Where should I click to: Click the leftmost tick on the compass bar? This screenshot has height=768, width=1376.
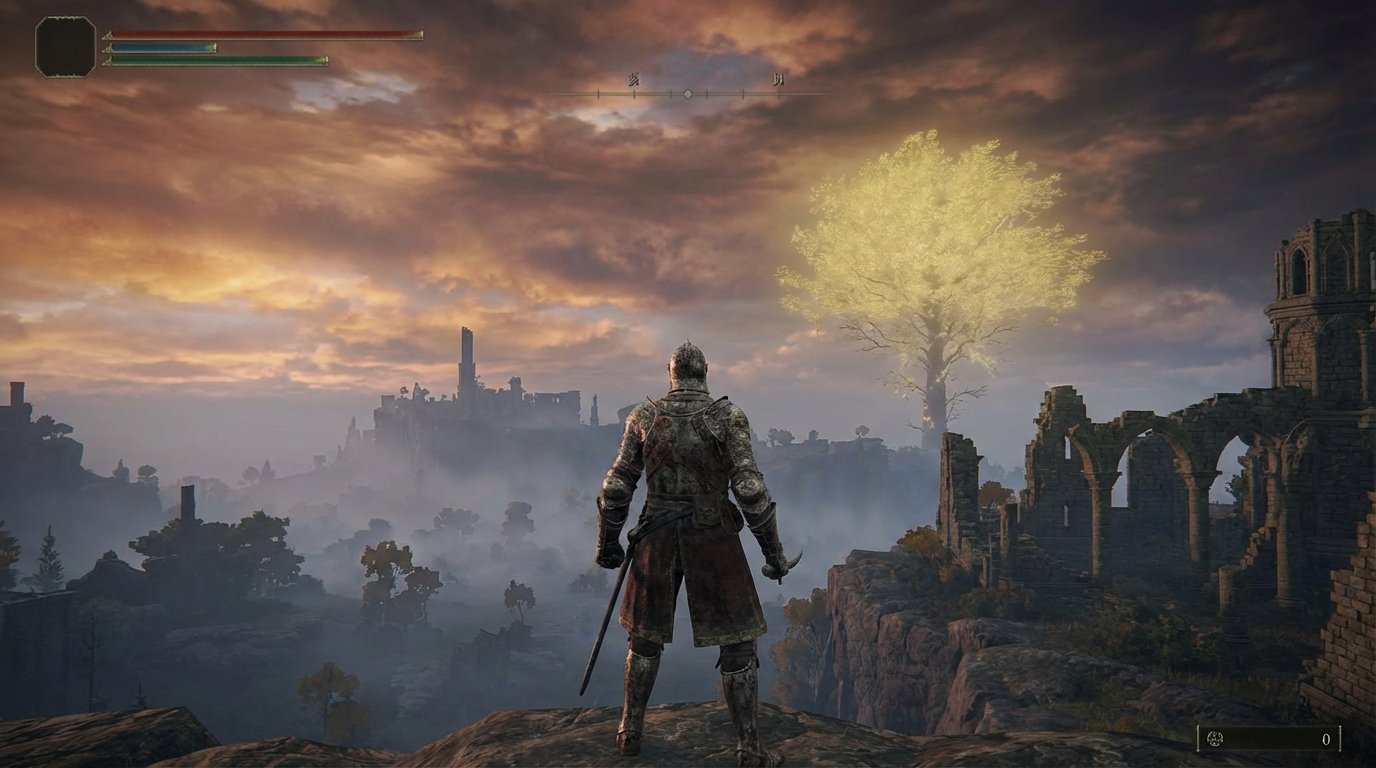point(598,93)
